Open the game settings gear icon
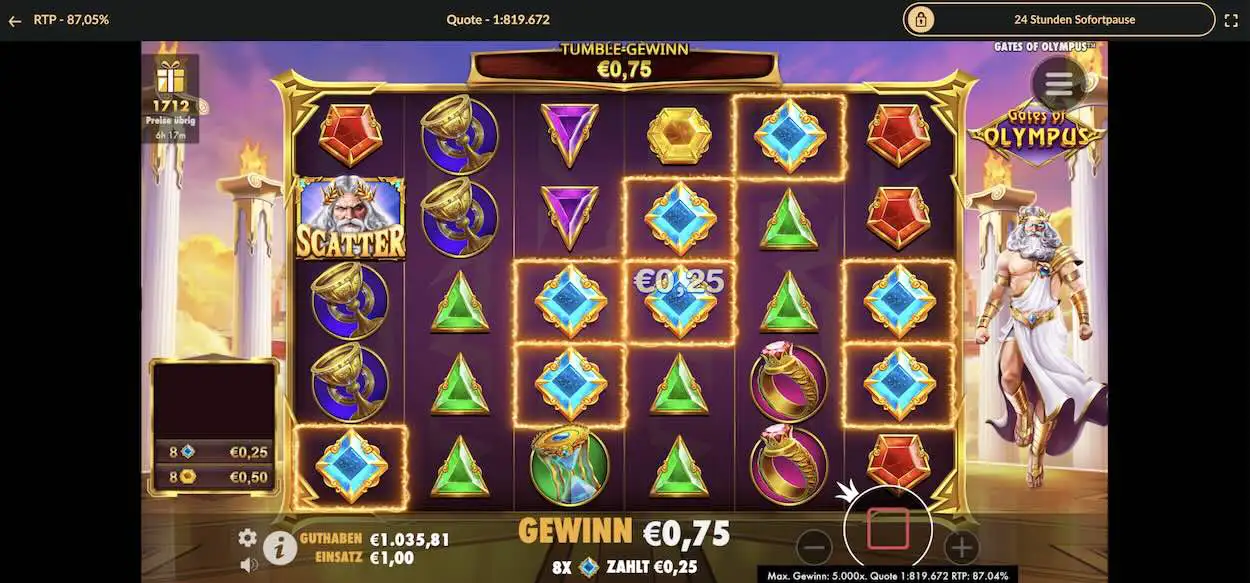This screenshot has width=1250, height=583. pyautogui.click(x=247, y=538)
